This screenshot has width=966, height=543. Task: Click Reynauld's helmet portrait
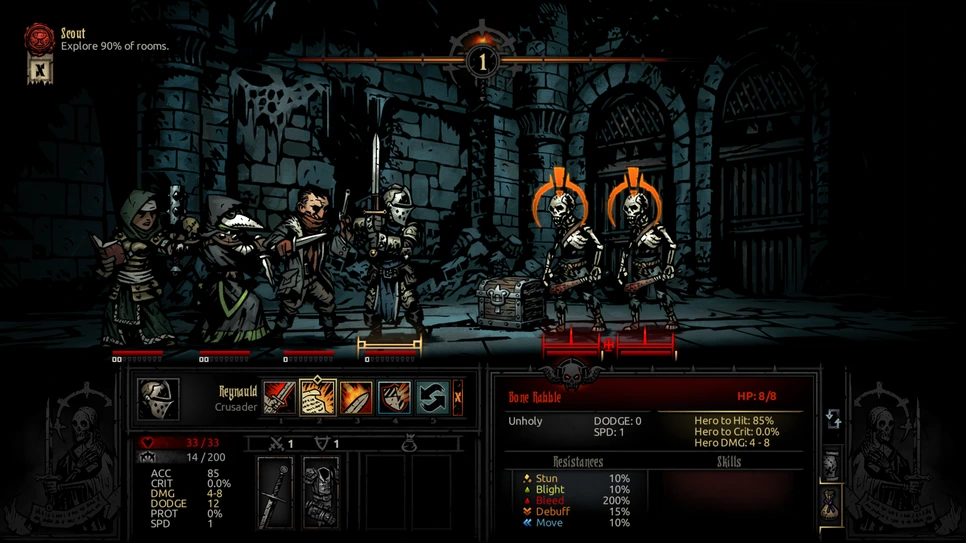tap(159, 399)
